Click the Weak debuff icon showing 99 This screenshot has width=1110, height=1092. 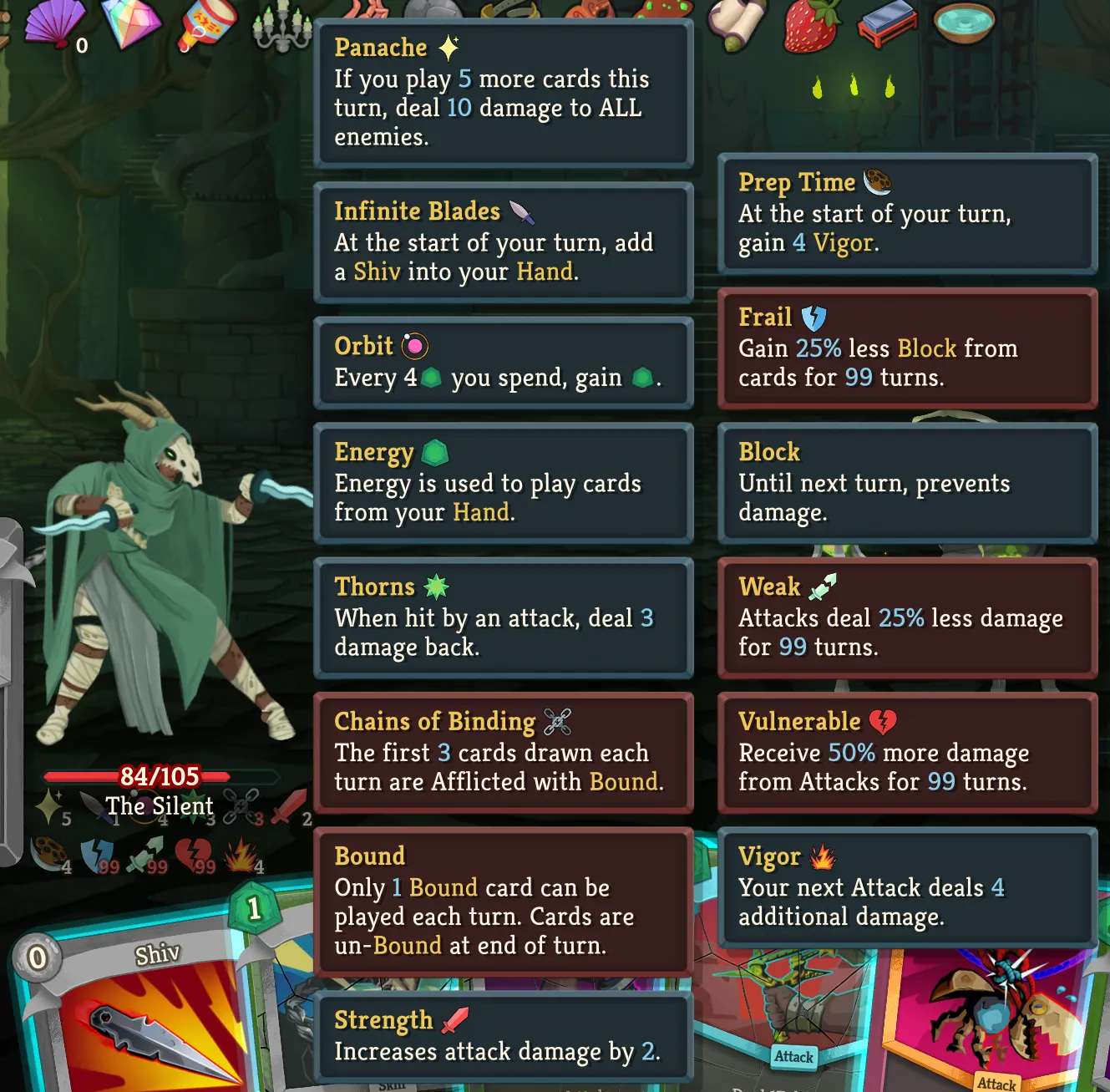(x=144, y=853)
